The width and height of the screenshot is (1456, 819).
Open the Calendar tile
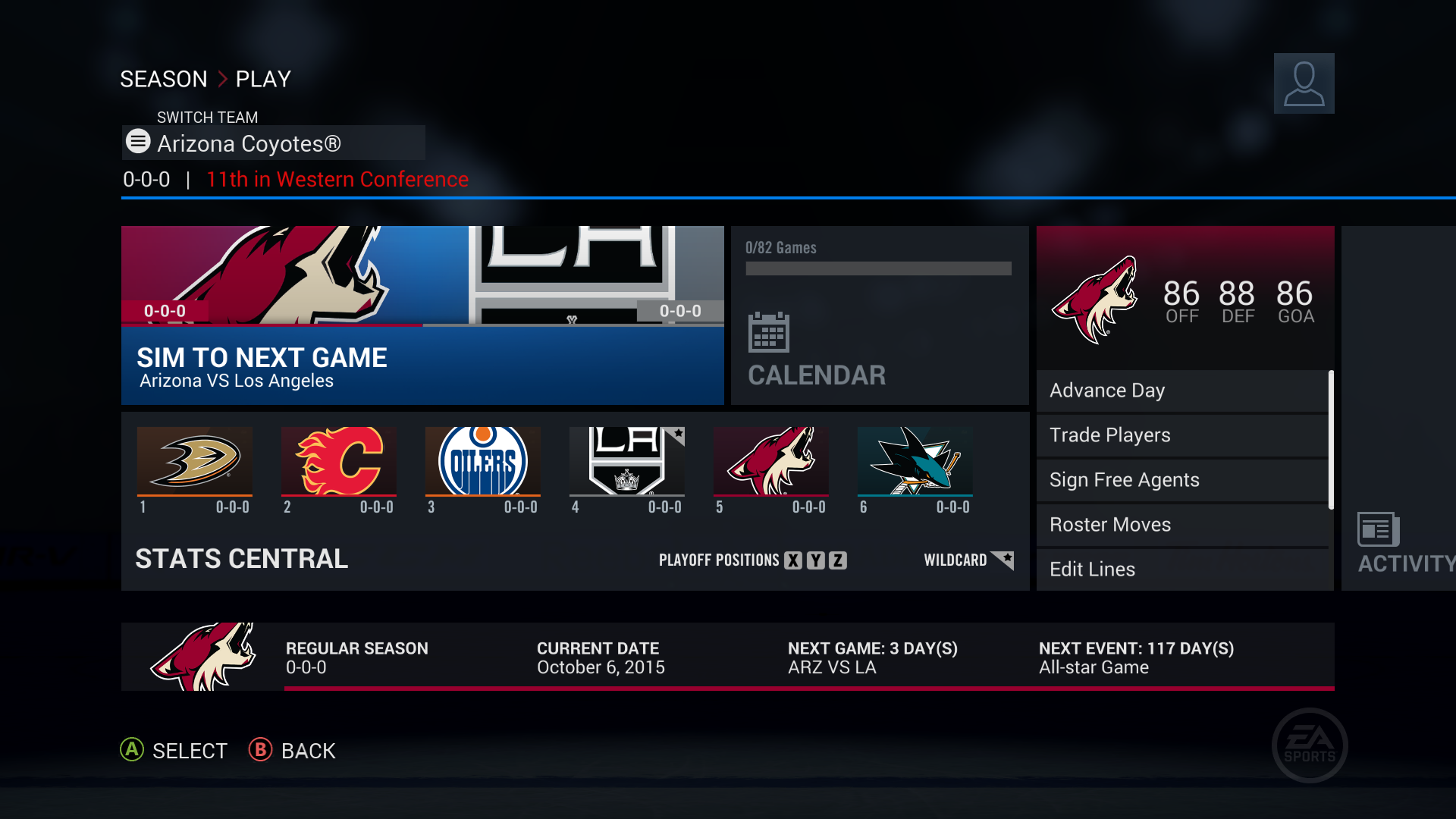tap(880, 315)
